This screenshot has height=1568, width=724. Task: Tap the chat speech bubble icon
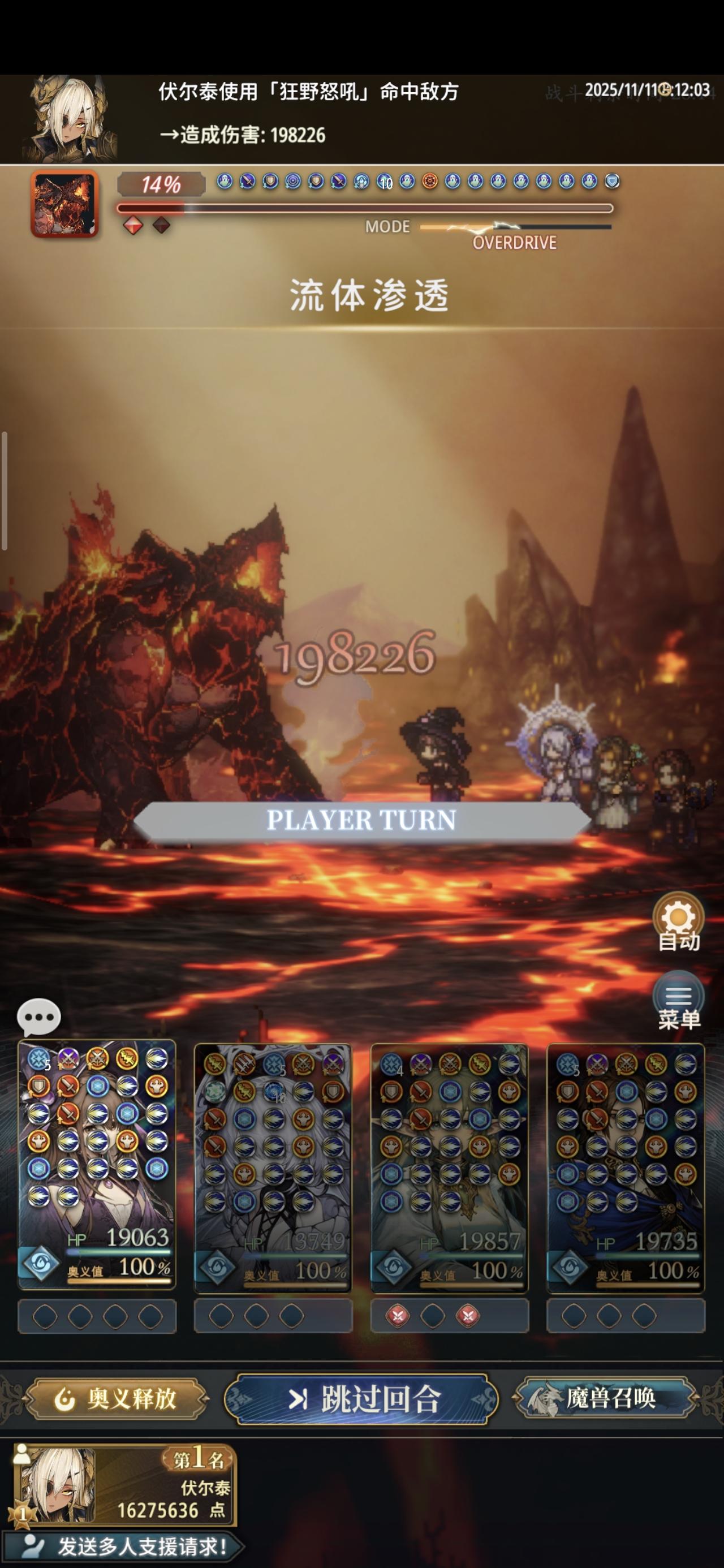coord(40,1016)
